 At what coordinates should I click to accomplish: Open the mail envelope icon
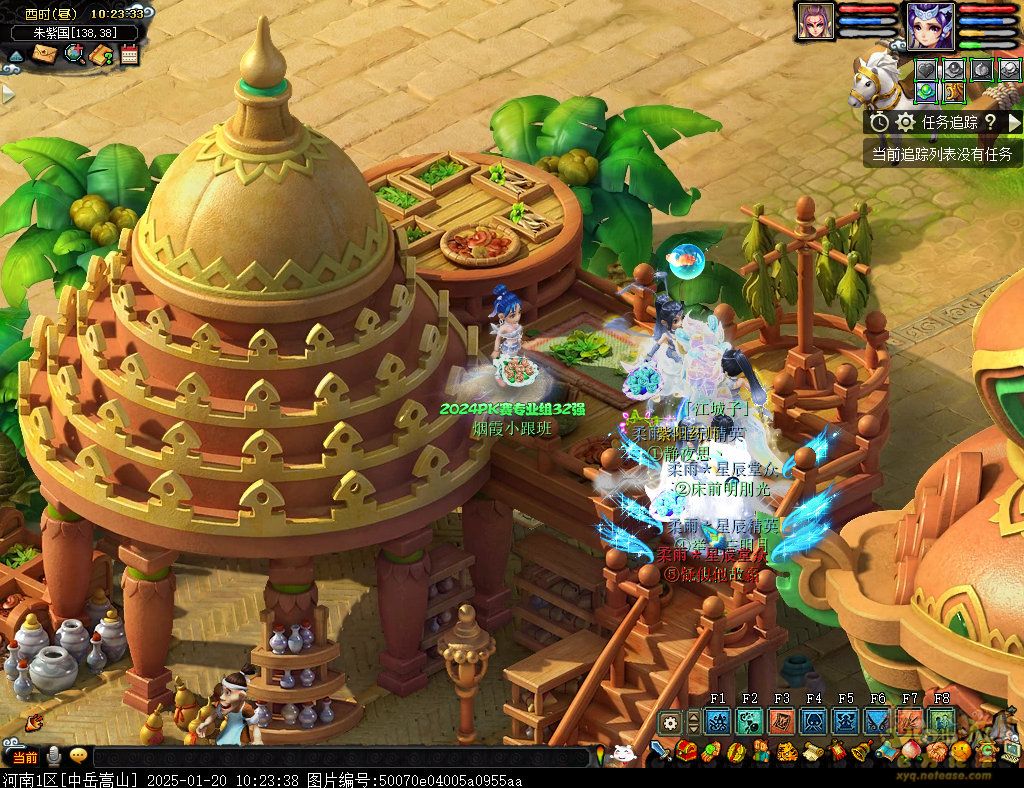[x=43, y=54]
